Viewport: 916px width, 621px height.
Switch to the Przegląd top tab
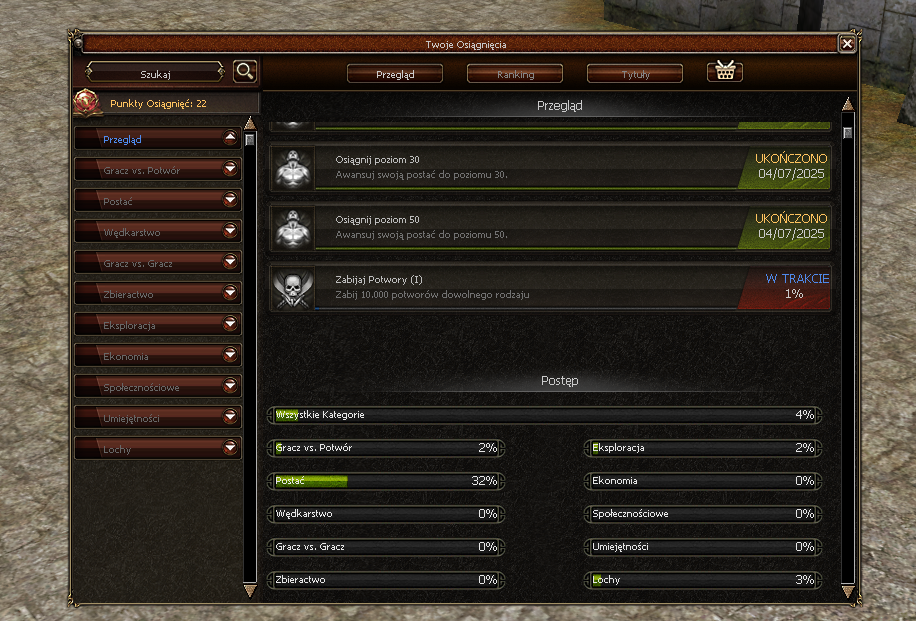pos(395,74)
